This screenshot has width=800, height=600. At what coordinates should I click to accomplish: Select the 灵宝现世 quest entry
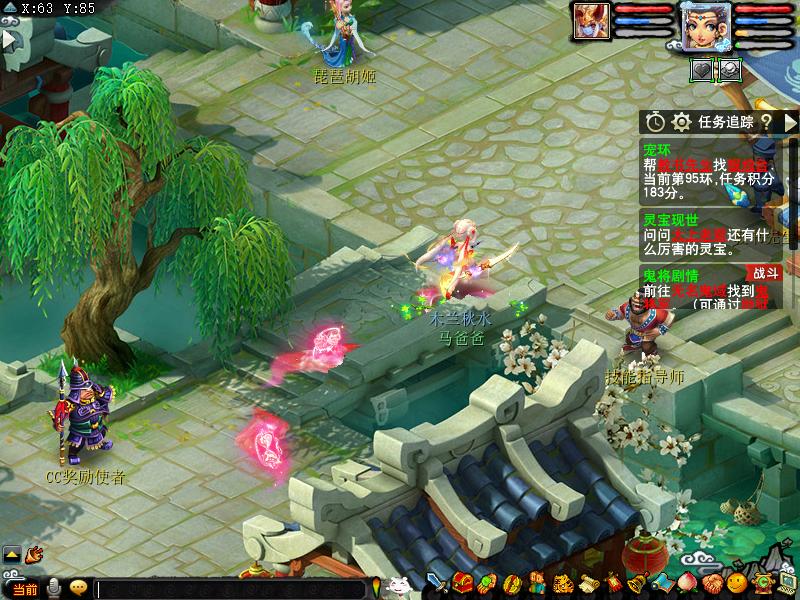pos(670,220)
